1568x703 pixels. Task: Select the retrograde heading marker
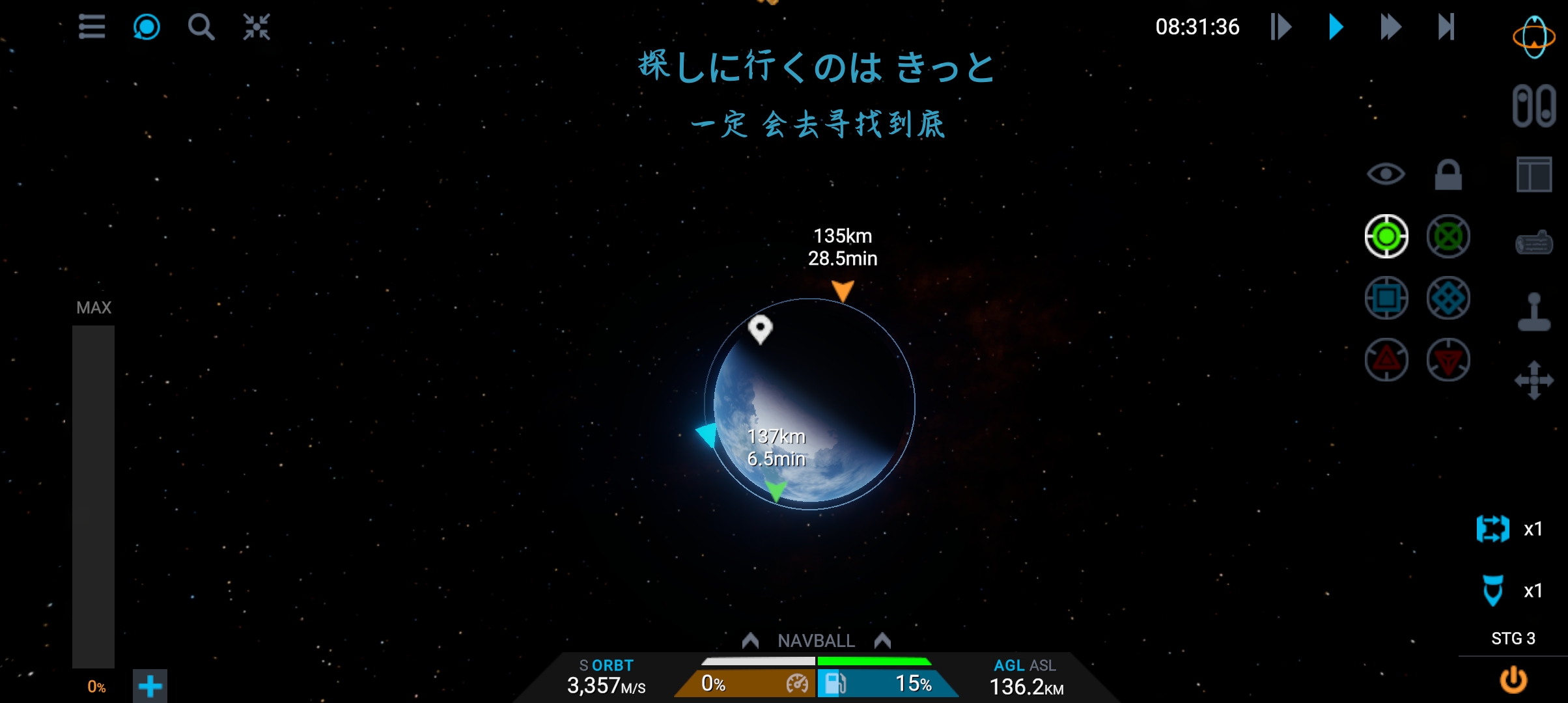point(1448,236)
